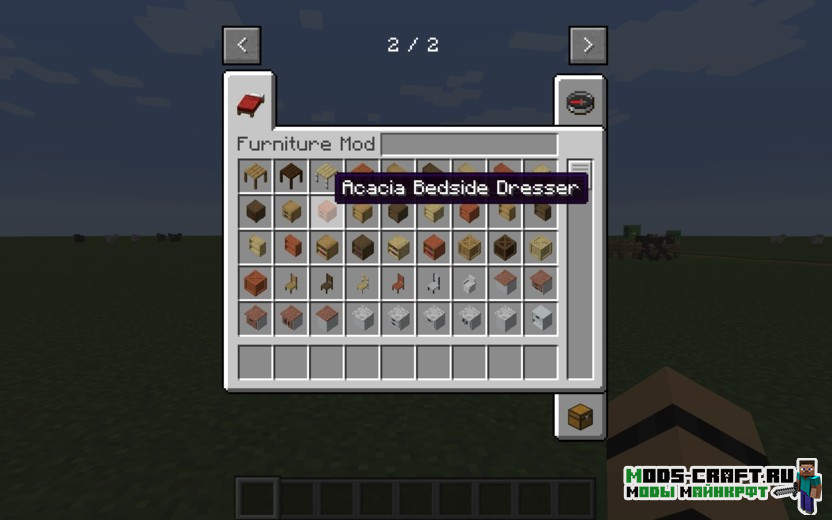Take the pale birch table item
The height and width of the screenshot is (520, 832).
point(325,175)
